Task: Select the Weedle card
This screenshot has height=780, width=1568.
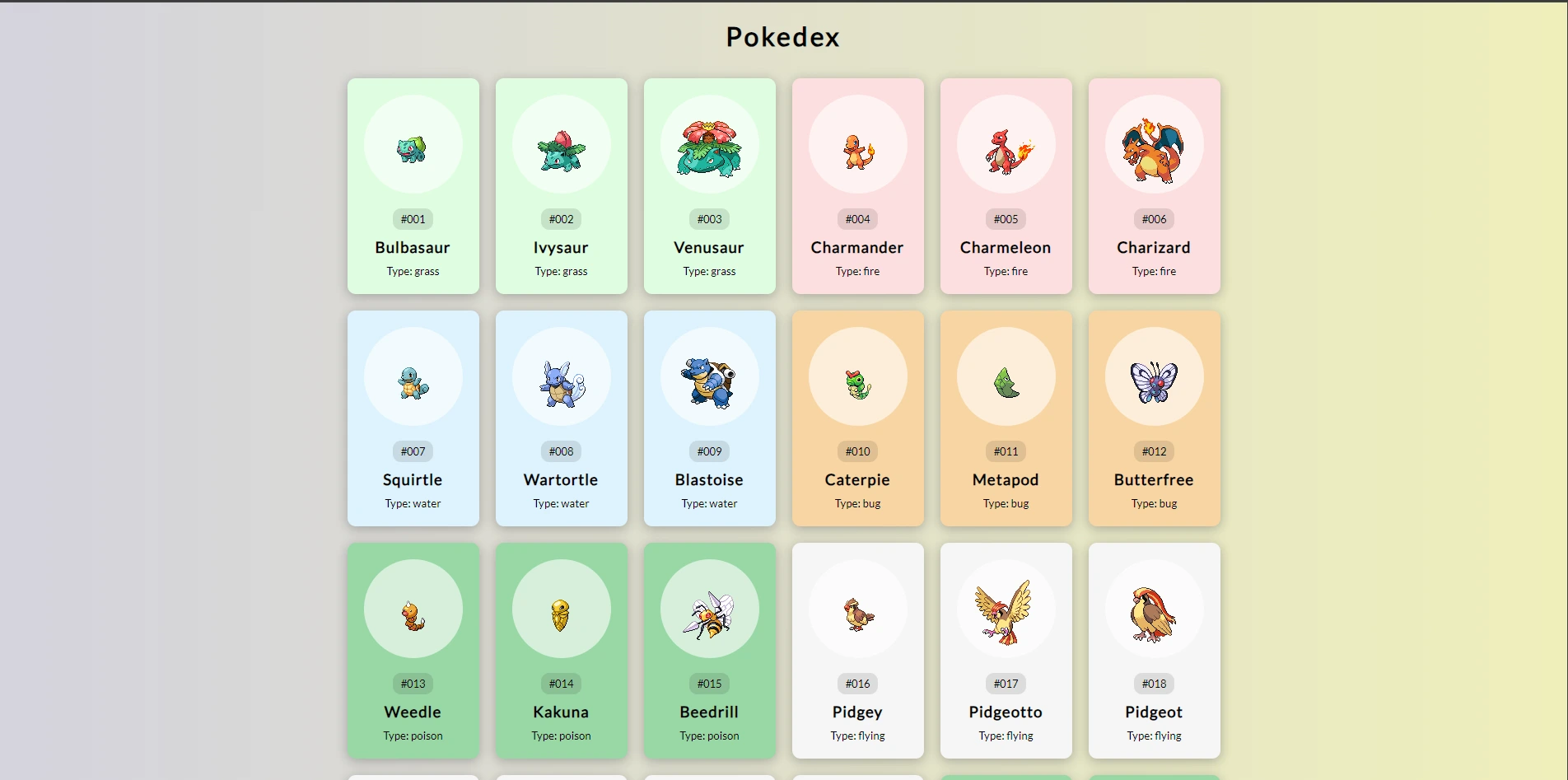Action: tap(413, 651)
